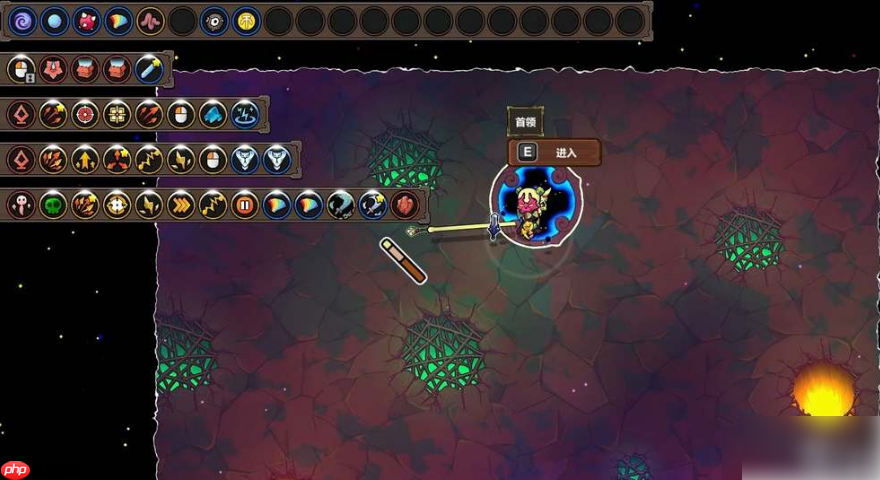Select the red rock icon ending the bottom bar

405,205
